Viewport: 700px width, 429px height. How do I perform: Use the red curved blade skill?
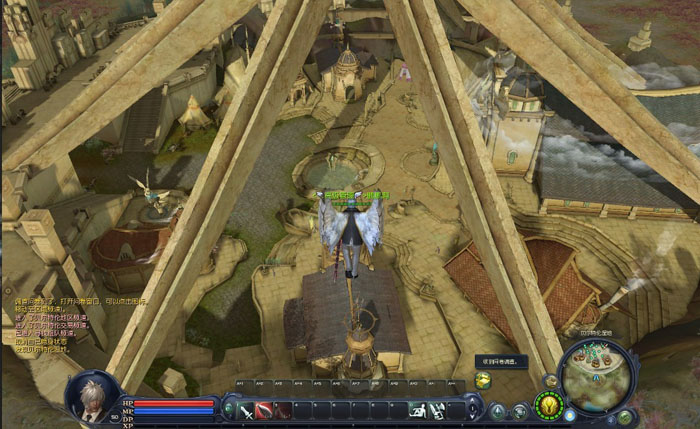264,410
